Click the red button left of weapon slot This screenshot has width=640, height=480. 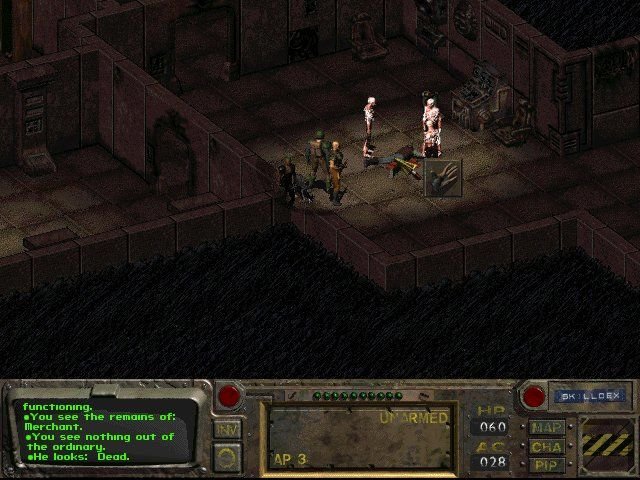(x=229, y=395)
